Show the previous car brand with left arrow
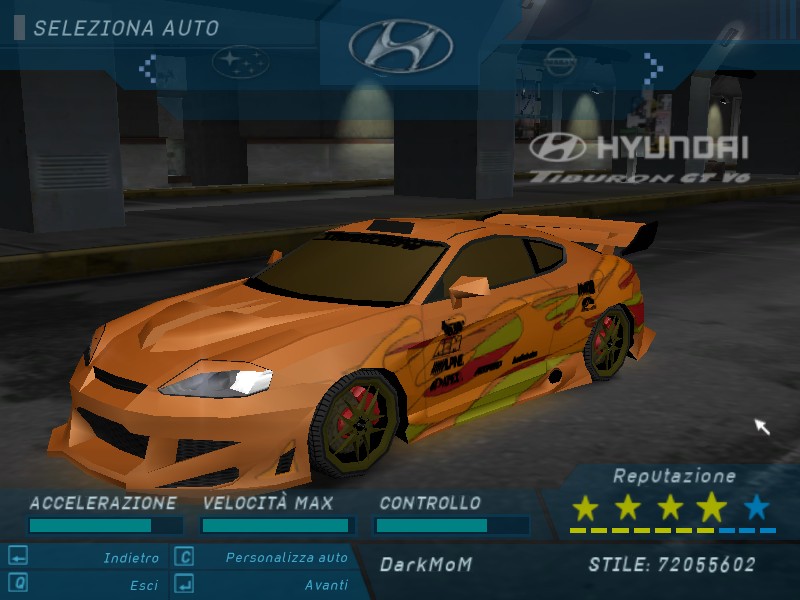 point(148,68)
